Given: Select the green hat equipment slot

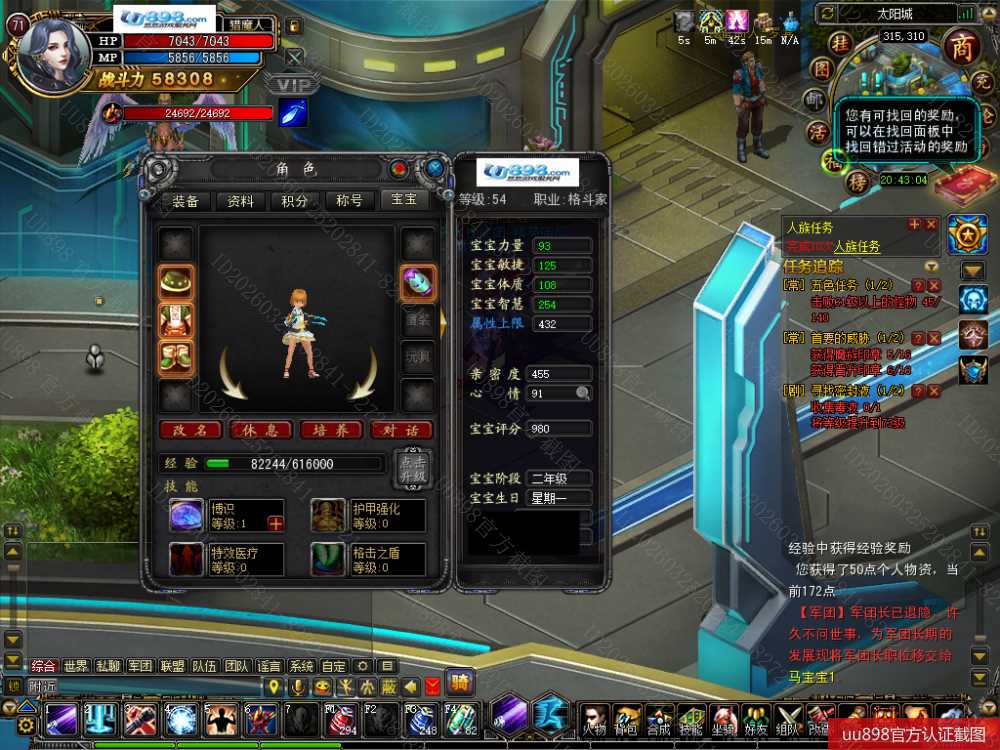Looking at the screenshot, I should click(x=176, y=282).
